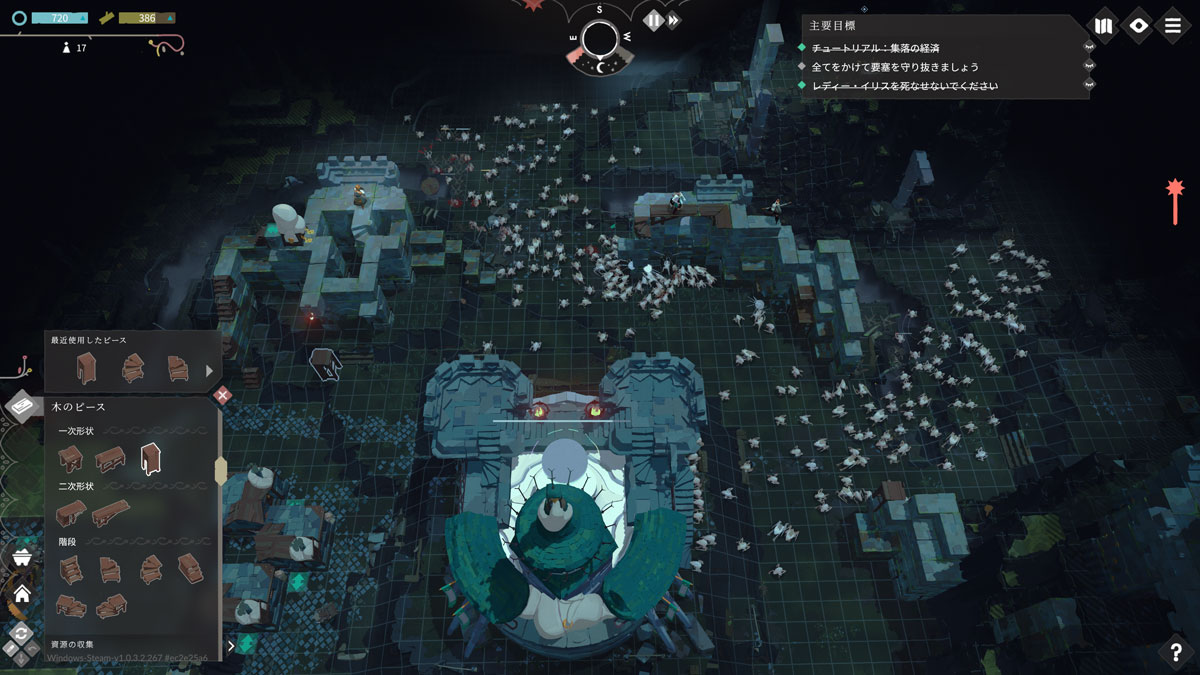Toggle the eye view mode button
Viewport: 1200px width, 675px height.
(1138, 25)
